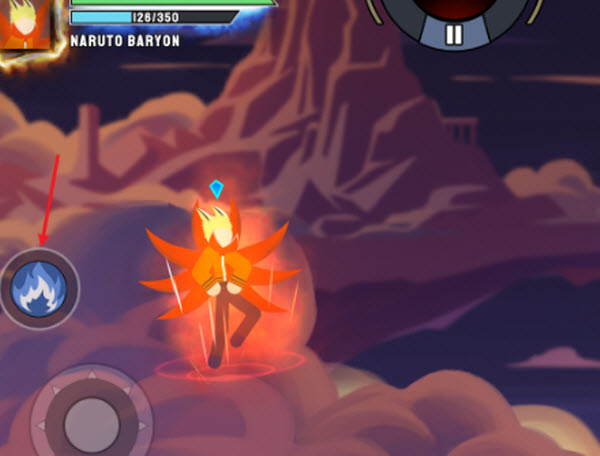Pause the game with the pause button
600x456 pixels.
(454, 35)
